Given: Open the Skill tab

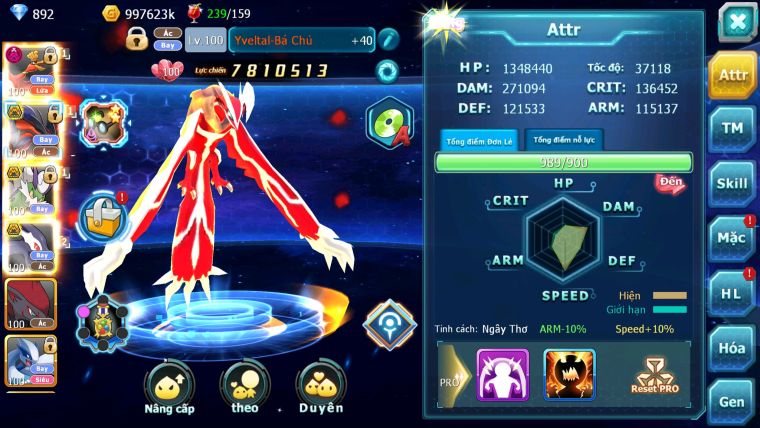Looking at the screenshot, I should [732, 183].
